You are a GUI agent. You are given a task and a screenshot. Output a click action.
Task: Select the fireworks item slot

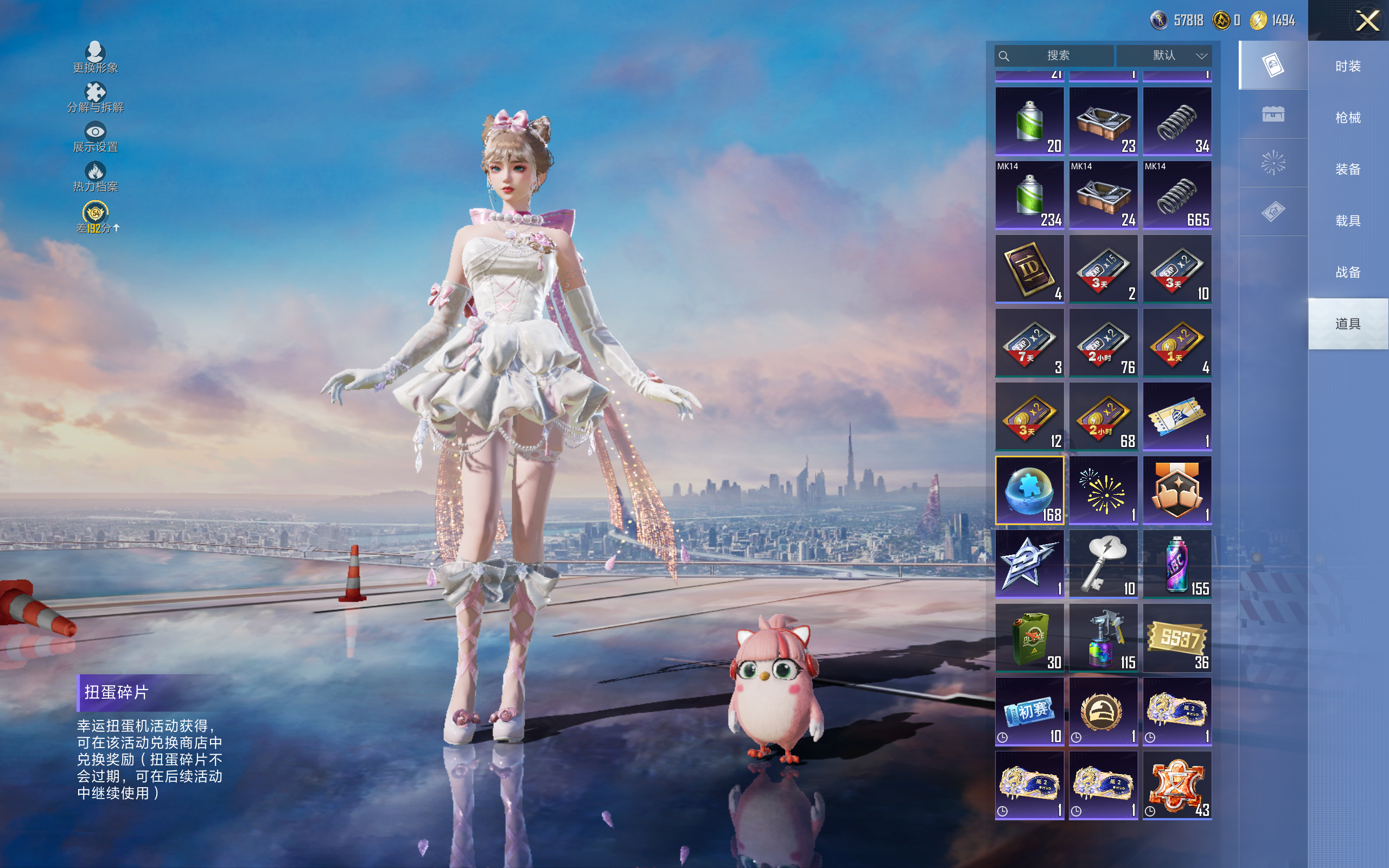(x=1103, y=490)
